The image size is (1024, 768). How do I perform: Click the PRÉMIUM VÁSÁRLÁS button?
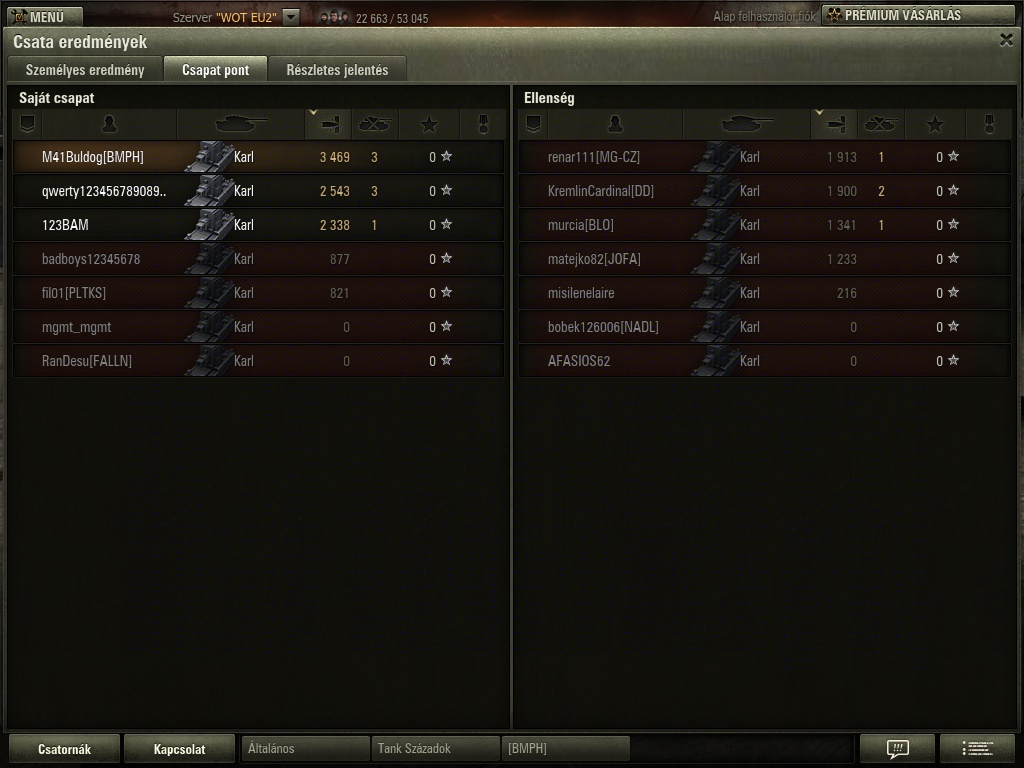point(916,15)
